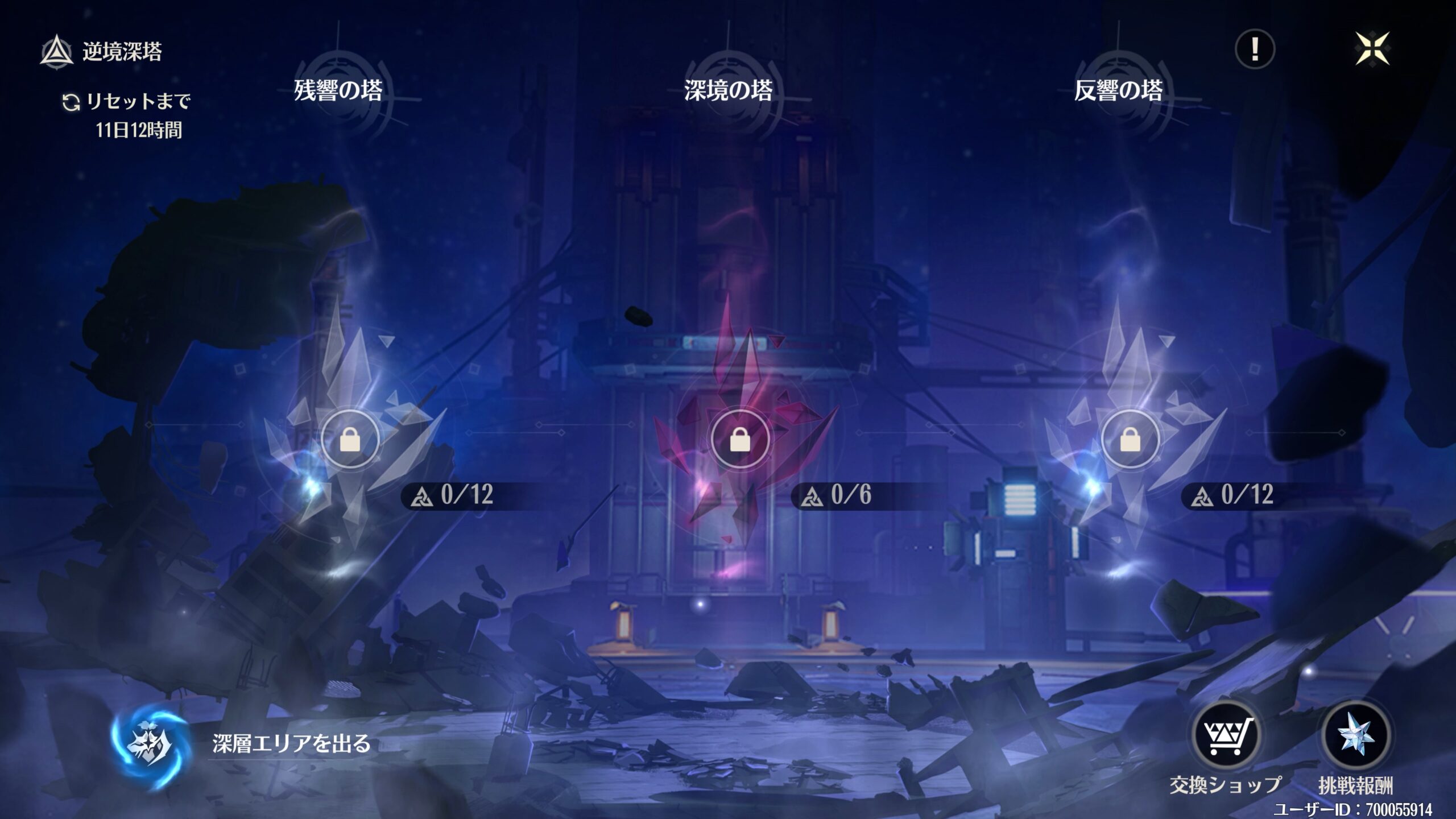Select the locked 反響の塔 tower

pyautogui.click(x=1130, y=439)
